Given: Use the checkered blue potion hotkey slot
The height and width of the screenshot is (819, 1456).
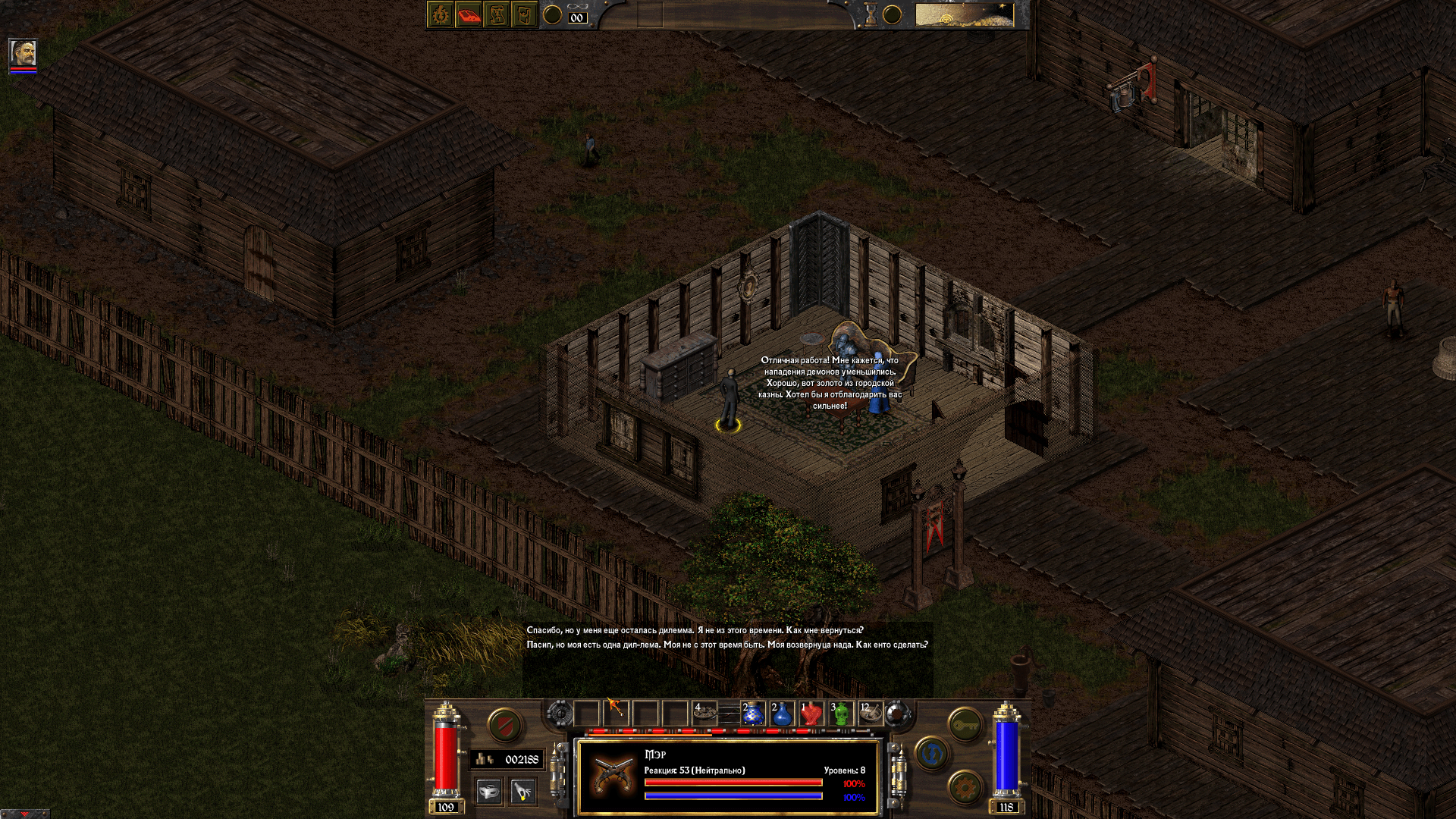Looking at the screenshot, I should click(x=753, y=714).
